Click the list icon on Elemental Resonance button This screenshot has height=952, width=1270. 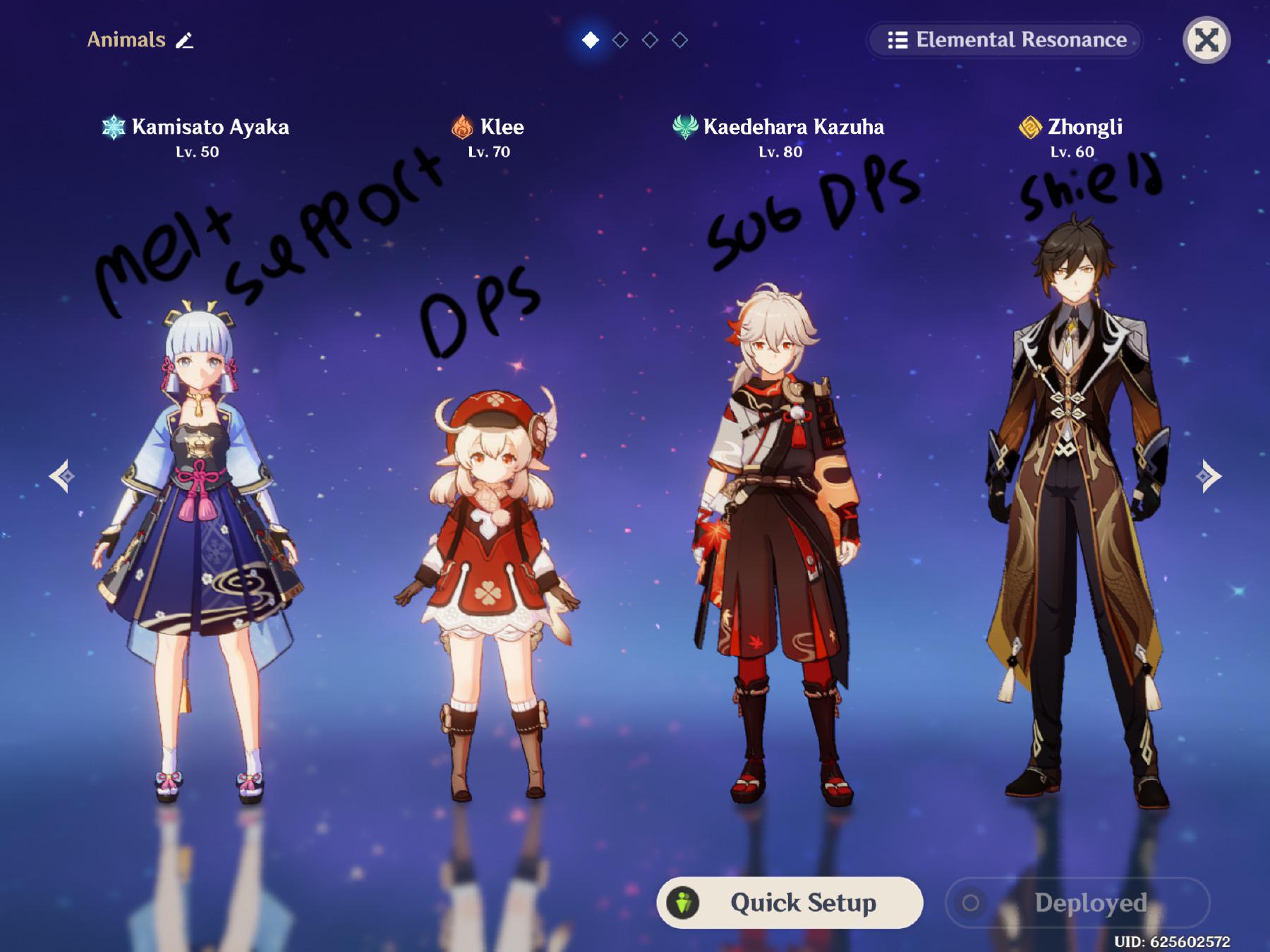tap(896, 40)
